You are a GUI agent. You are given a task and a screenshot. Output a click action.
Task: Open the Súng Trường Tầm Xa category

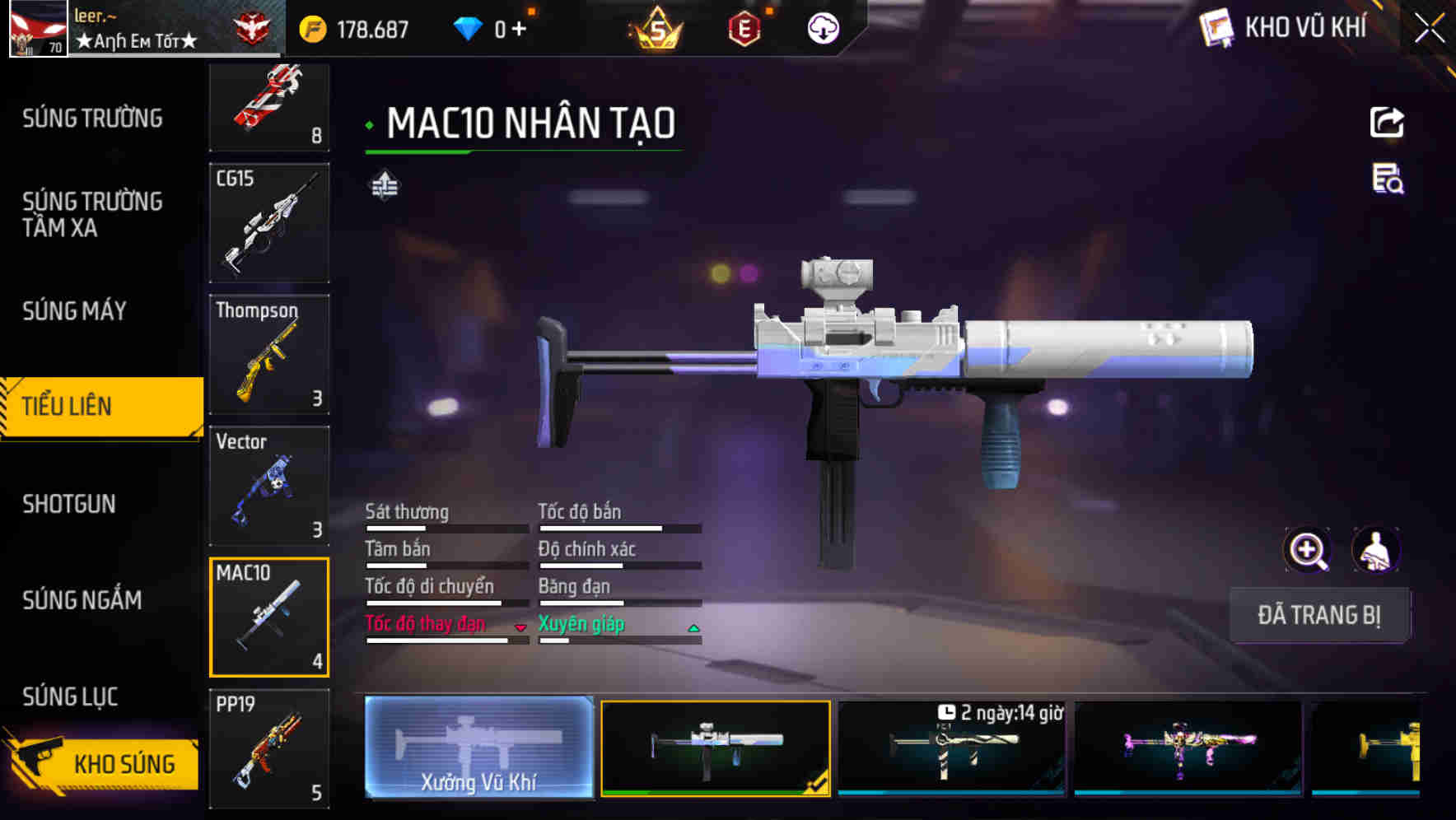pyautogui.click(x=92, y=214)
